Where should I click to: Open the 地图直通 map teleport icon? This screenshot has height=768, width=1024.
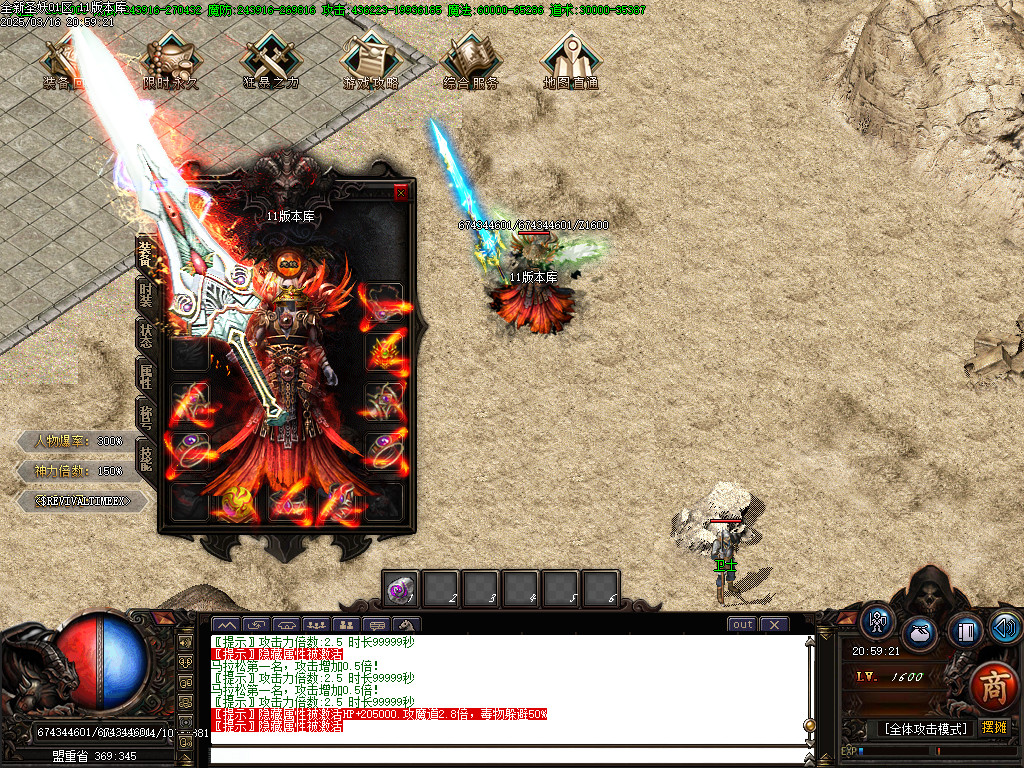tap(571, 60)
